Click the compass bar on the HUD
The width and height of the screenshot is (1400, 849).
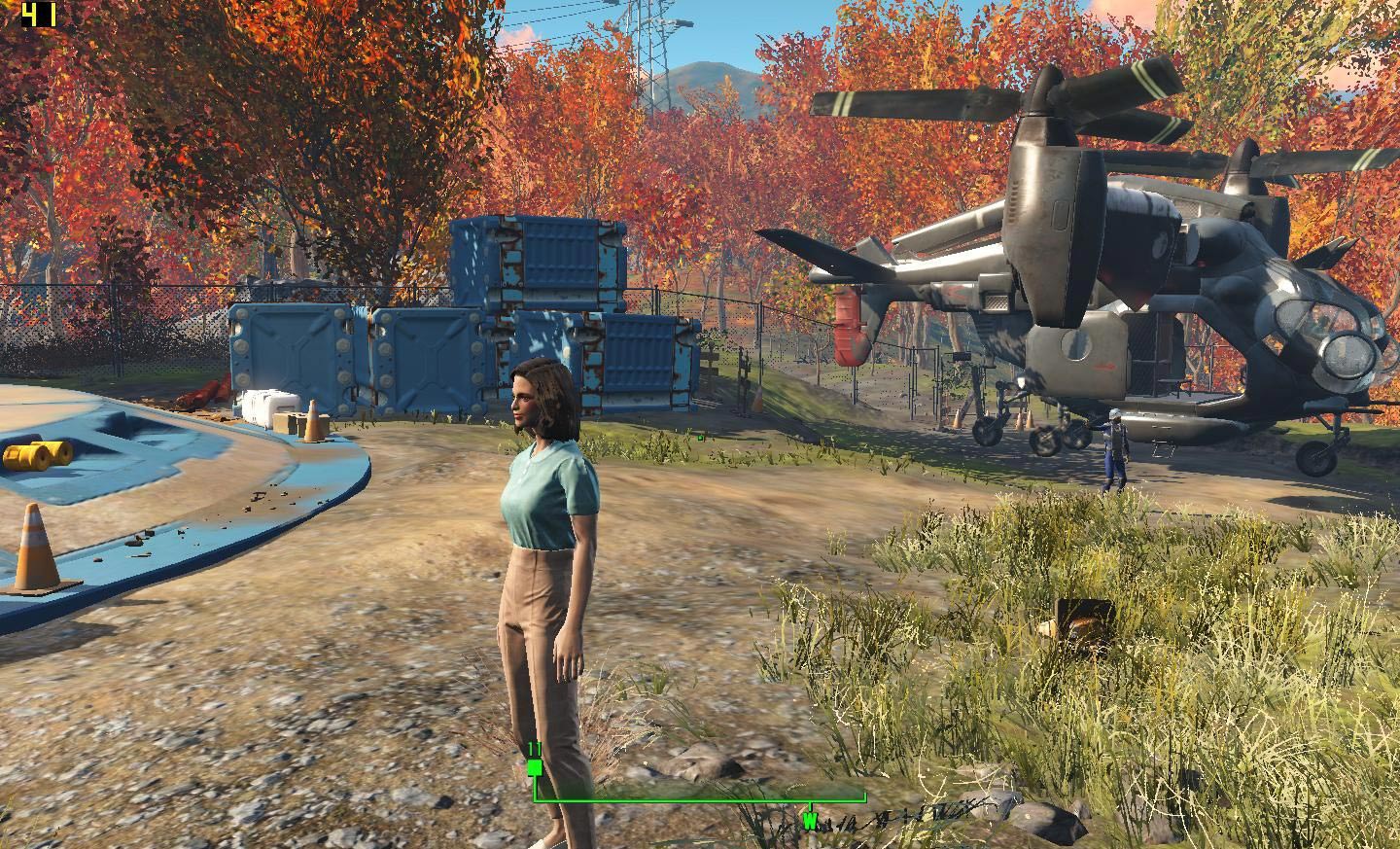pyautogui.click(x=698, y=799)
